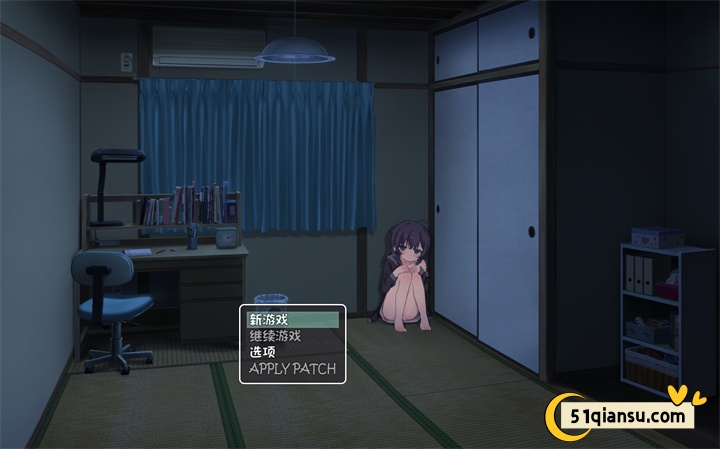
Task: Start a new game with 新游戏
Action: tap(292, 320)
